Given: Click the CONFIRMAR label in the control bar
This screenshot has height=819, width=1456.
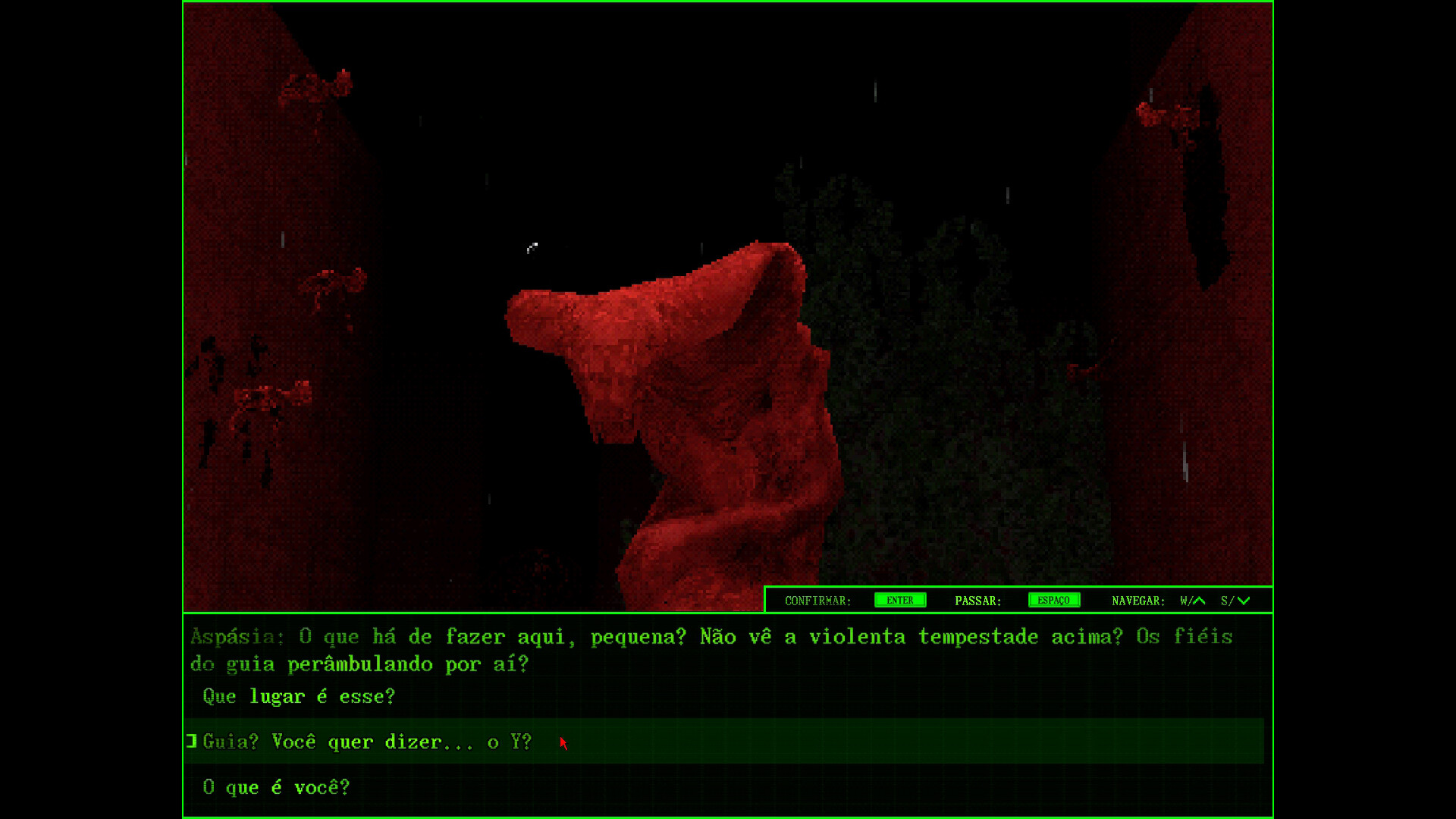Looking at the screenshot, I should [x=817, y=600].
